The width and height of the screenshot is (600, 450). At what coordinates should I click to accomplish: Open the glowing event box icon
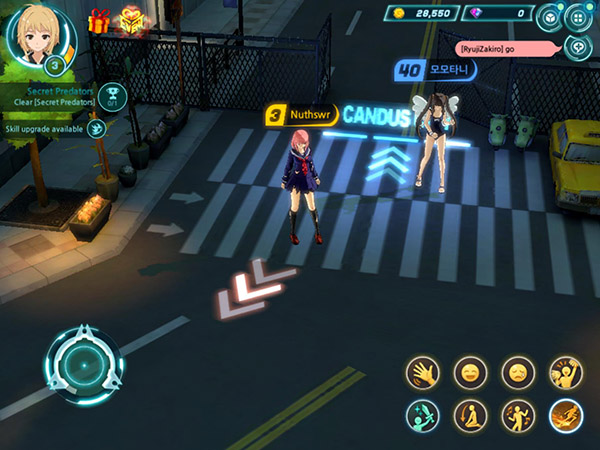[131, 20]
